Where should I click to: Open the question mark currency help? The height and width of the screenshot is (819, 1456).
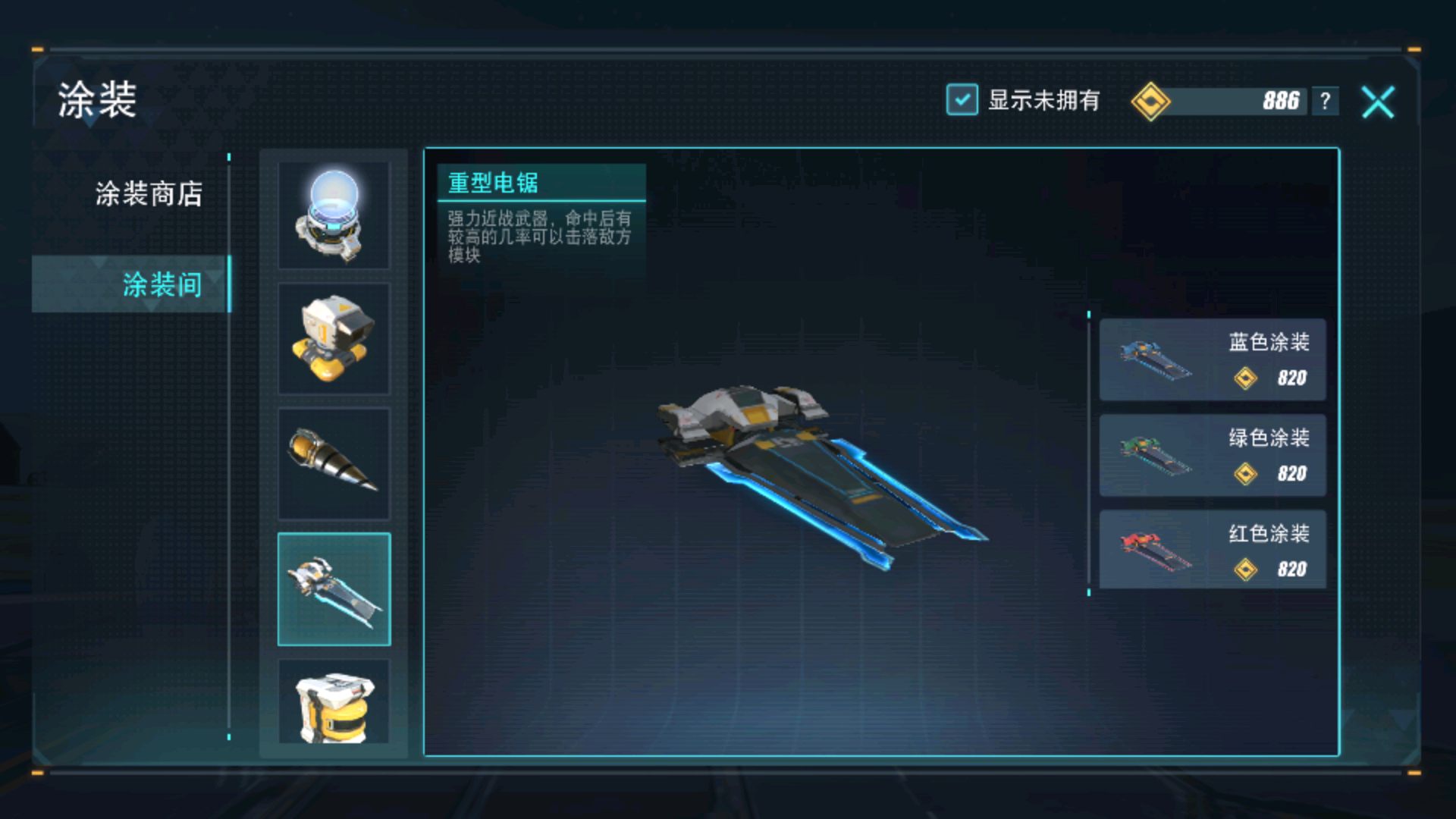(x=1325, y=101)
